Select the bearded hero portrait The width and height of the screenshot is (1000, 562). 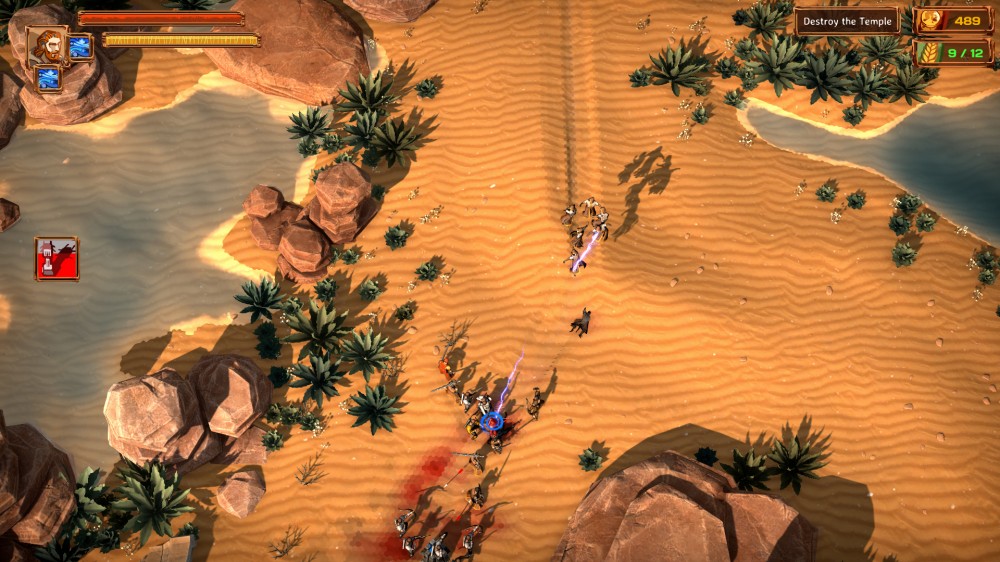47,45
